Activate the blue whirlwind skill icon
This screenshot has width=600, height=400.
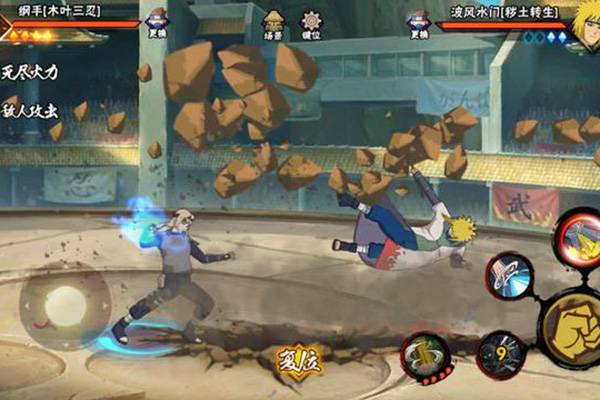point(510,275)
